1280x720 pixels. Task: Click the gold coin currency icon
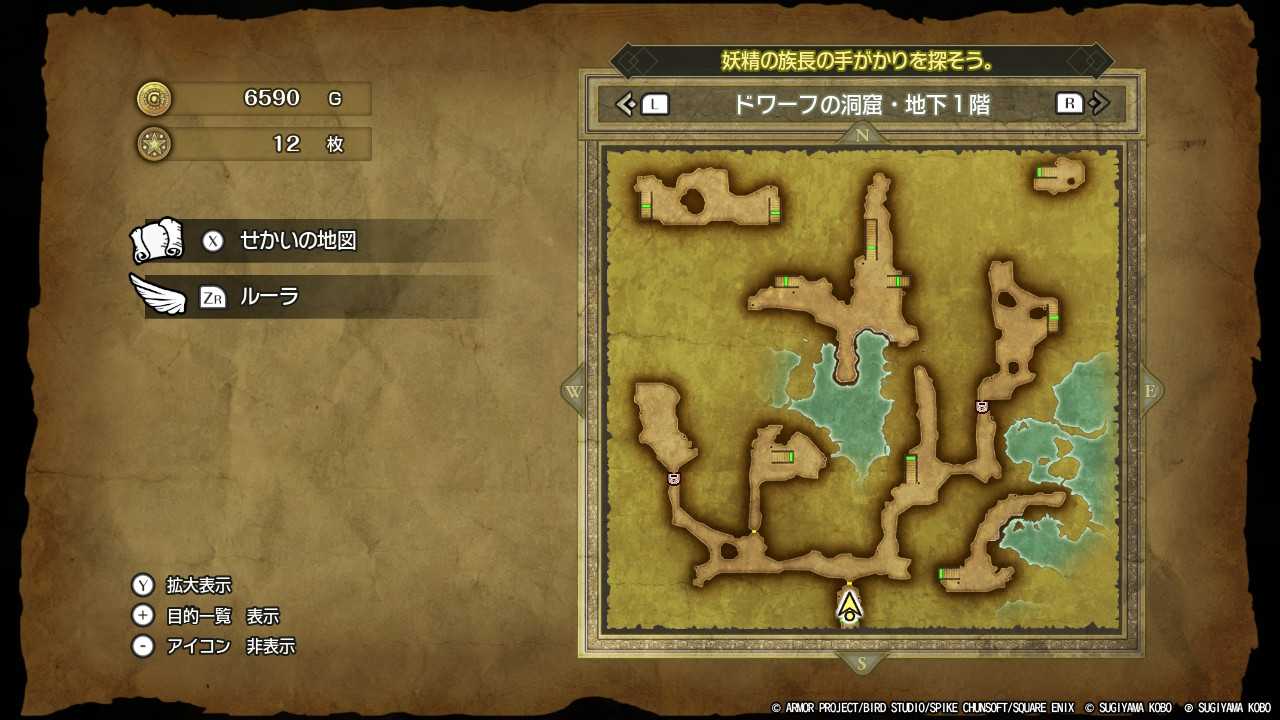(152, 99)
